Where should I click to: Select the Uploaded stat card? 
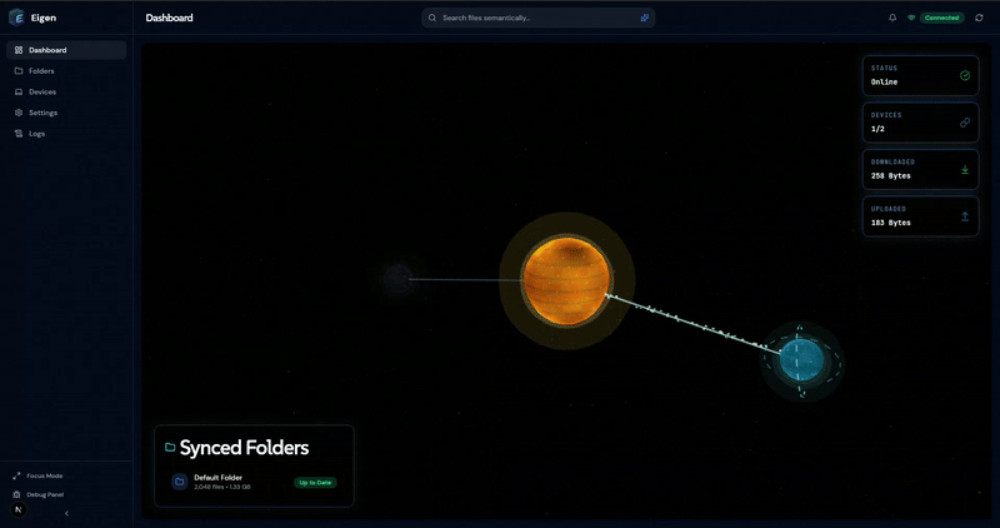920,216
